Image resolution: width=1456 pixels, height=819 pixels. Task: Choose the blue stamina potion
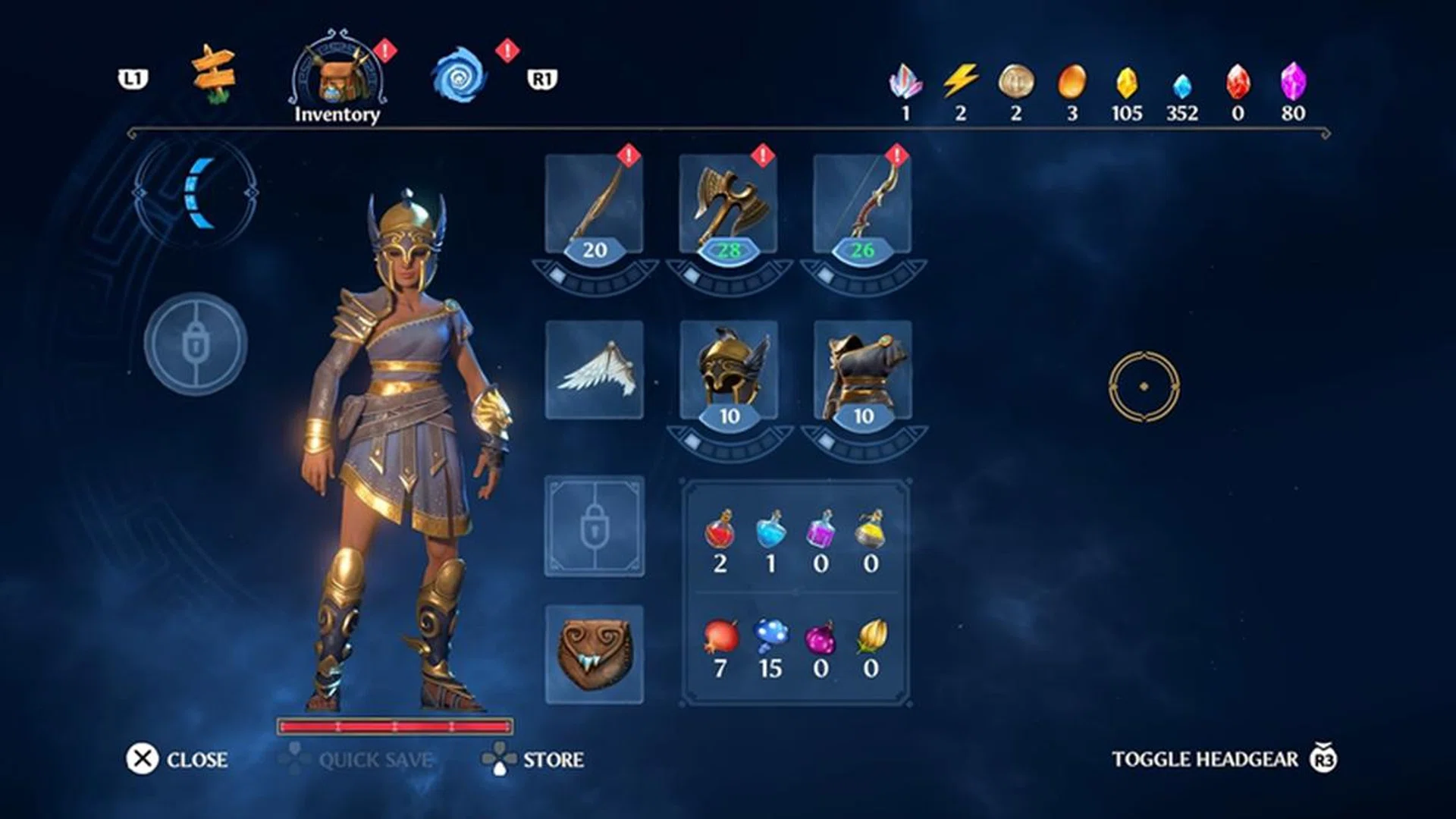[770, 530]
